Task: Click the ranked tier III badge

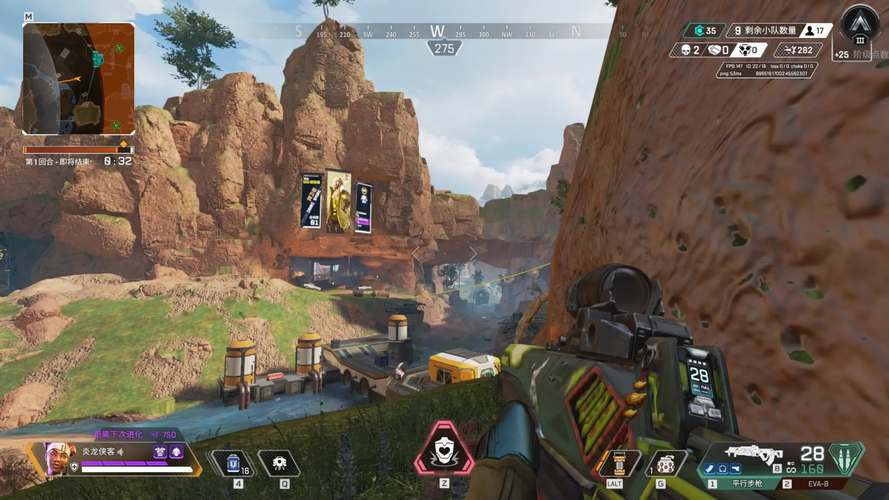Action: (860, 24)
